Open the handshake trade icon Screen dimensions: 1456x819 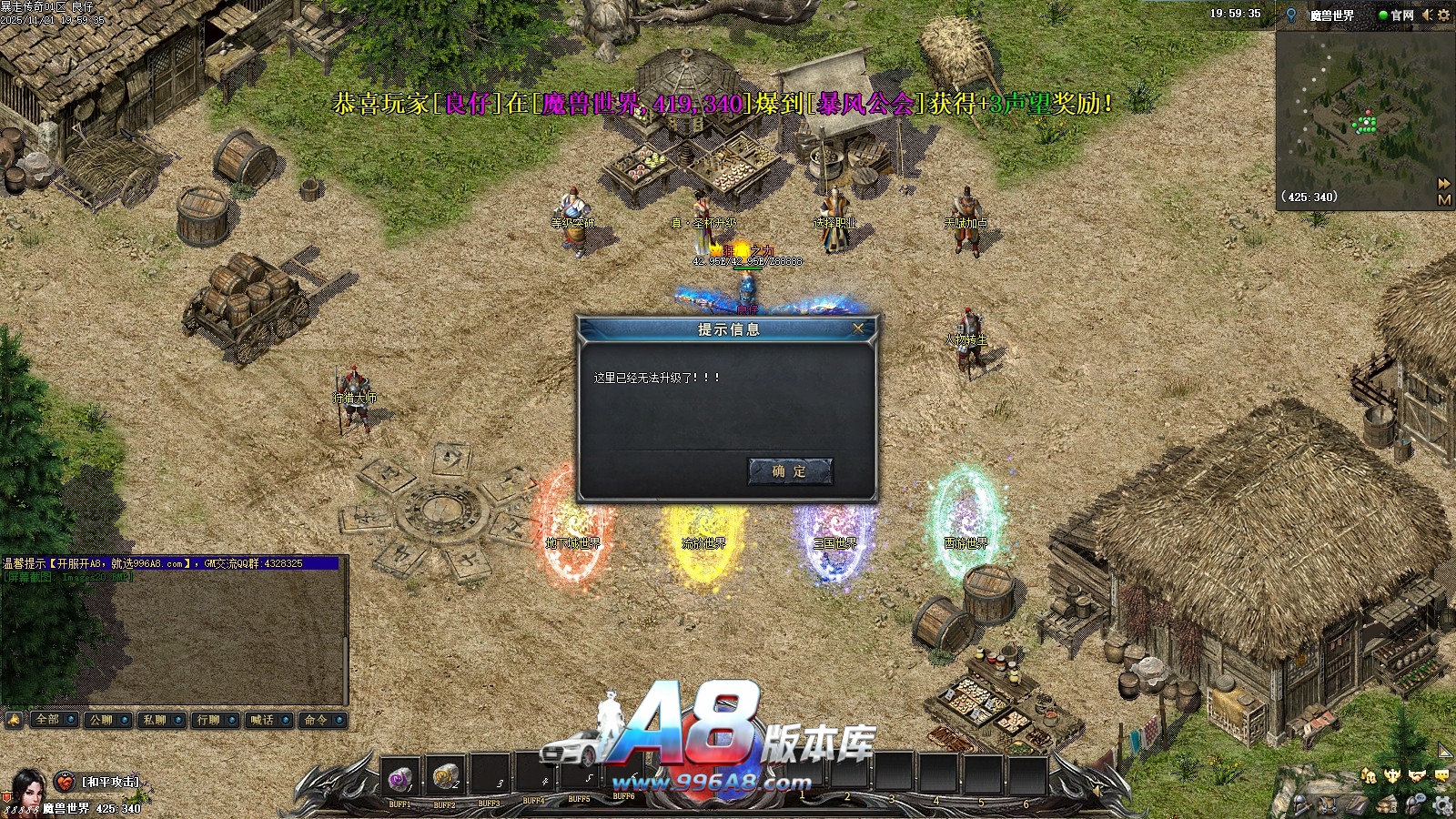[x=1417, y=775]
